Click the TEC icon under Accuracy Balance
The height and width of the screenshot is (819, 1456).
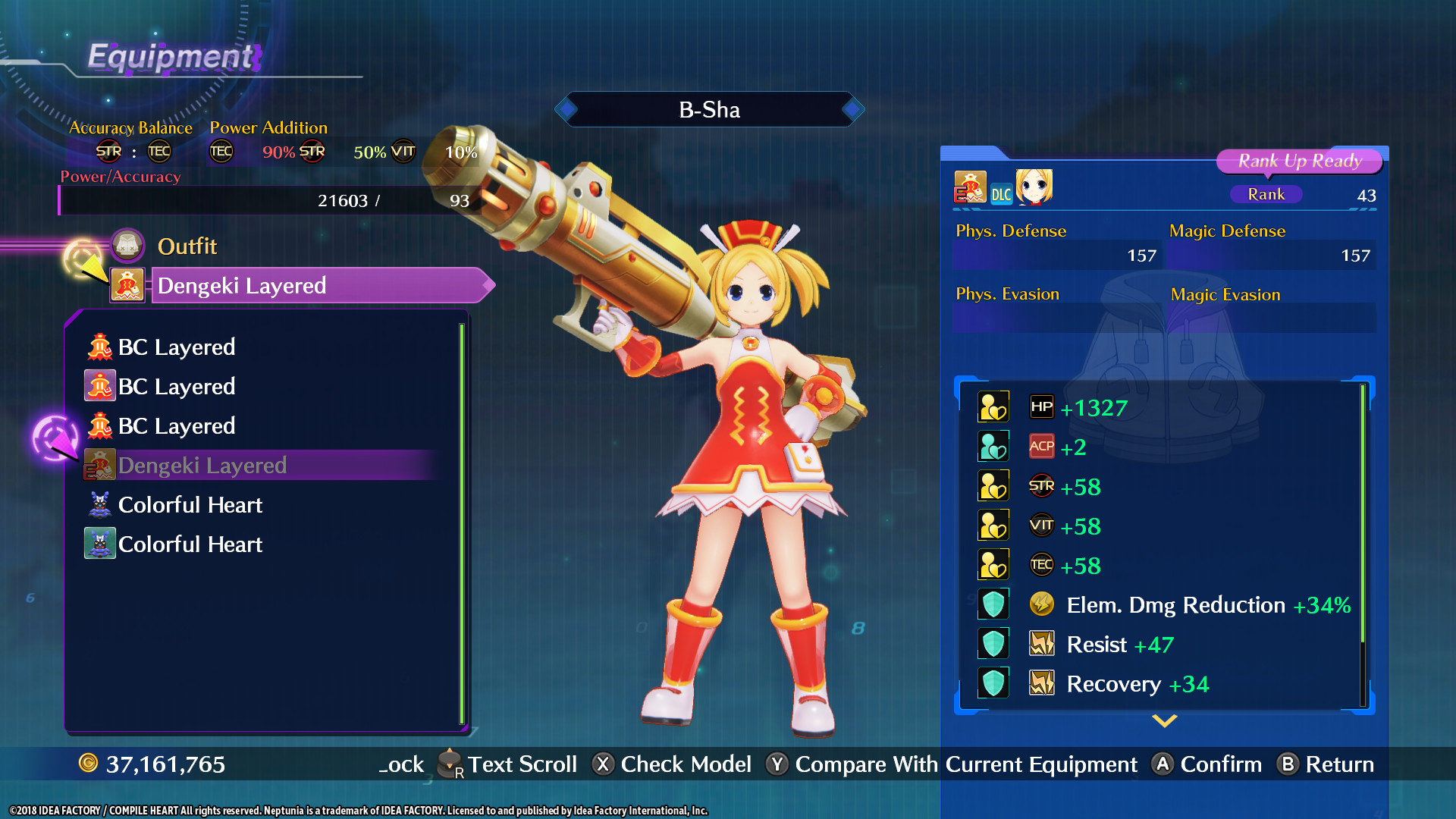pos(158,152)
